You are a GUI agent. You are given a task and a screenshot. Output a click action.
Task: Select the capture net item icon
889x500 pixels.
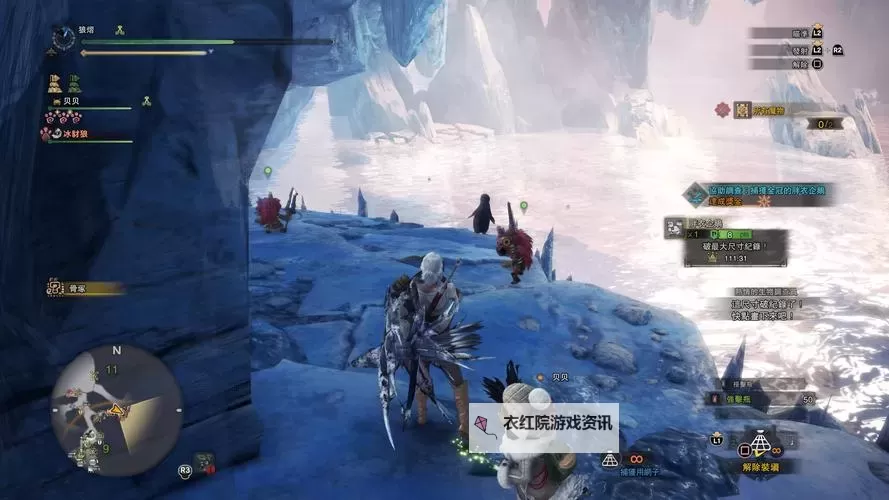[609, 459]
